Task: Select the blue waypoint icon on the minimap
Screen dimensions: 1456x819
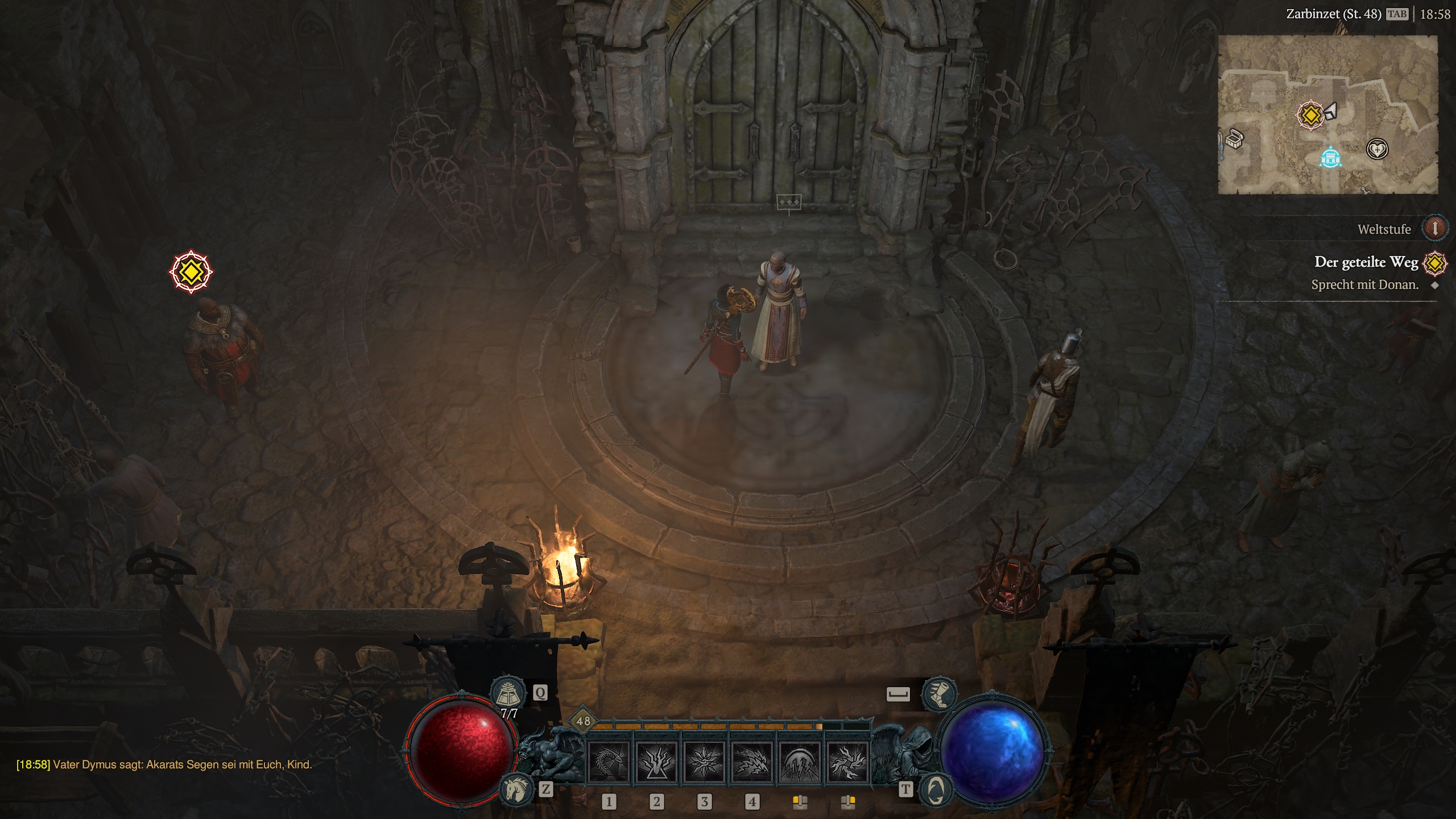Action: coord(1331,159)
